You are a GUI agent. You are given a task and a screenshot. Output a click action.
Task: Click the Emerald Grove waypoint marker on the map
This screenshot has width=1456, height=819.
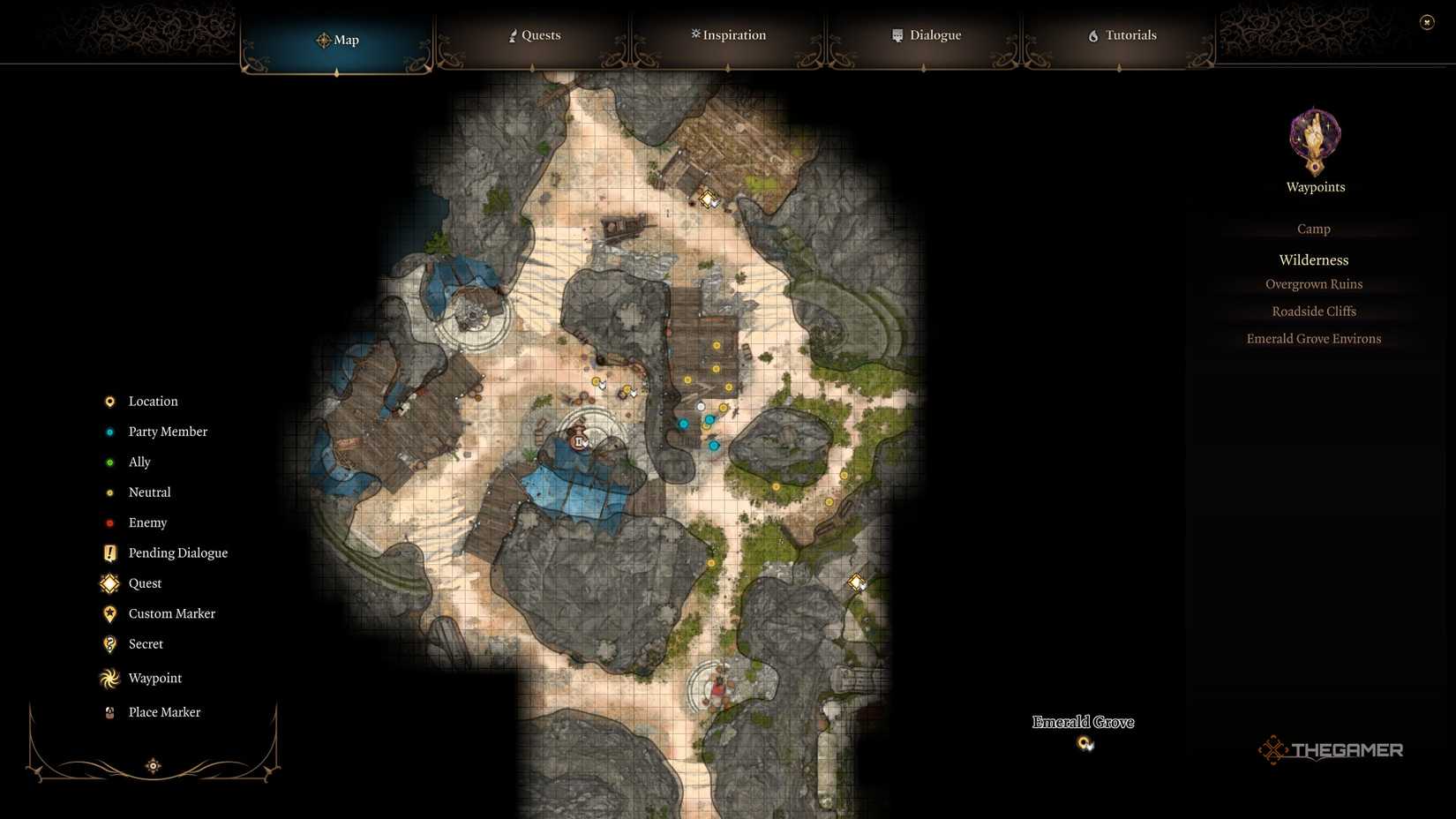pyautogui.click(x=1085, y=744)
